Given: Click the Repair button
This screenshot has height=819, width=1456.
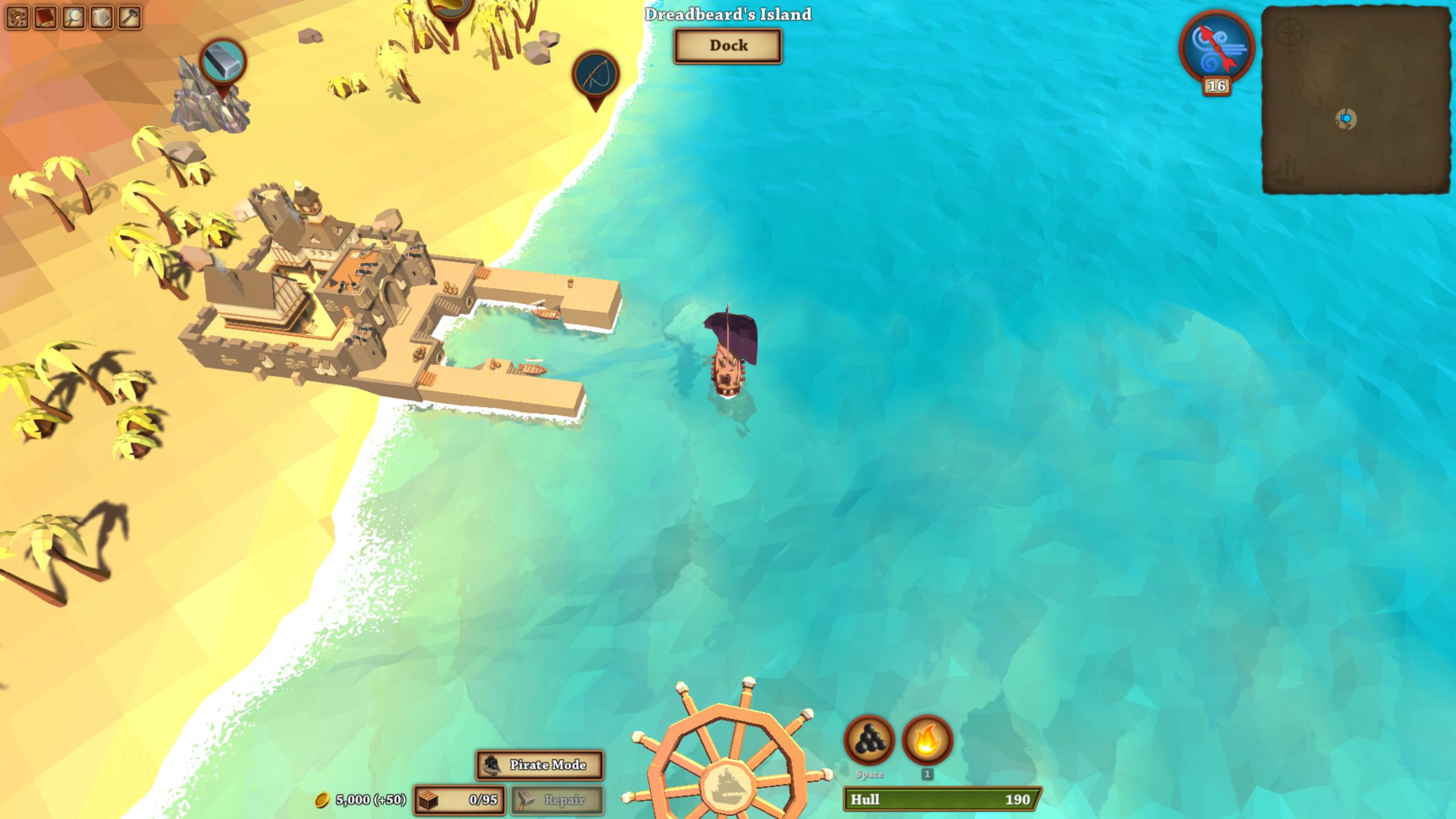Looking at the screenshot, I should click(x=557, y=800).
